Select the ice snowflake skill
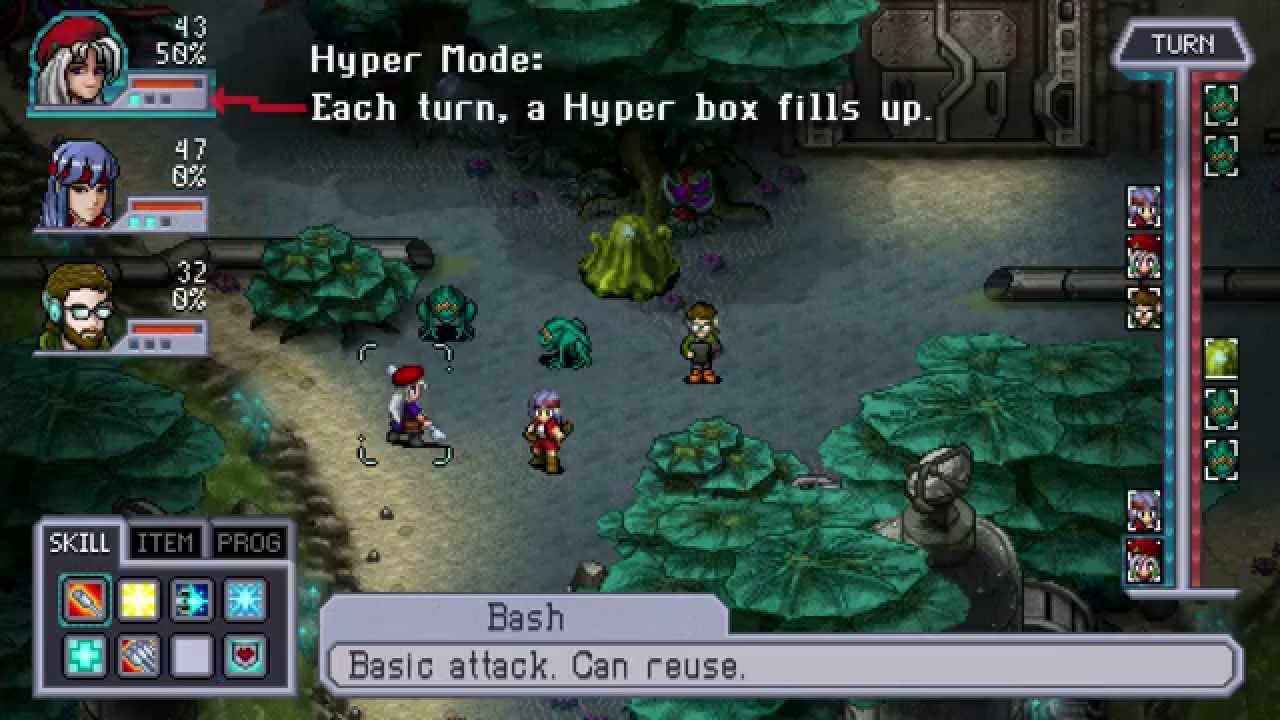The height and width of the screenshot is (720, 1280). click(x=244, y=600)
